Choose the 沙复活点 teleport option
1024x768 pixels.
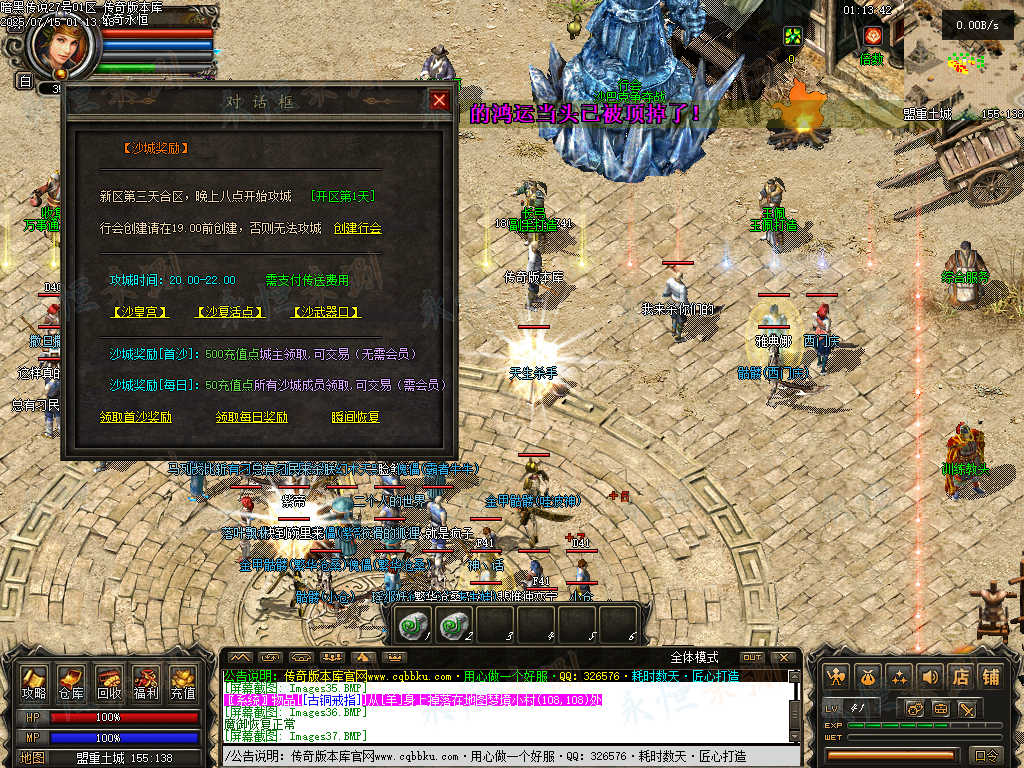[230, 312]
